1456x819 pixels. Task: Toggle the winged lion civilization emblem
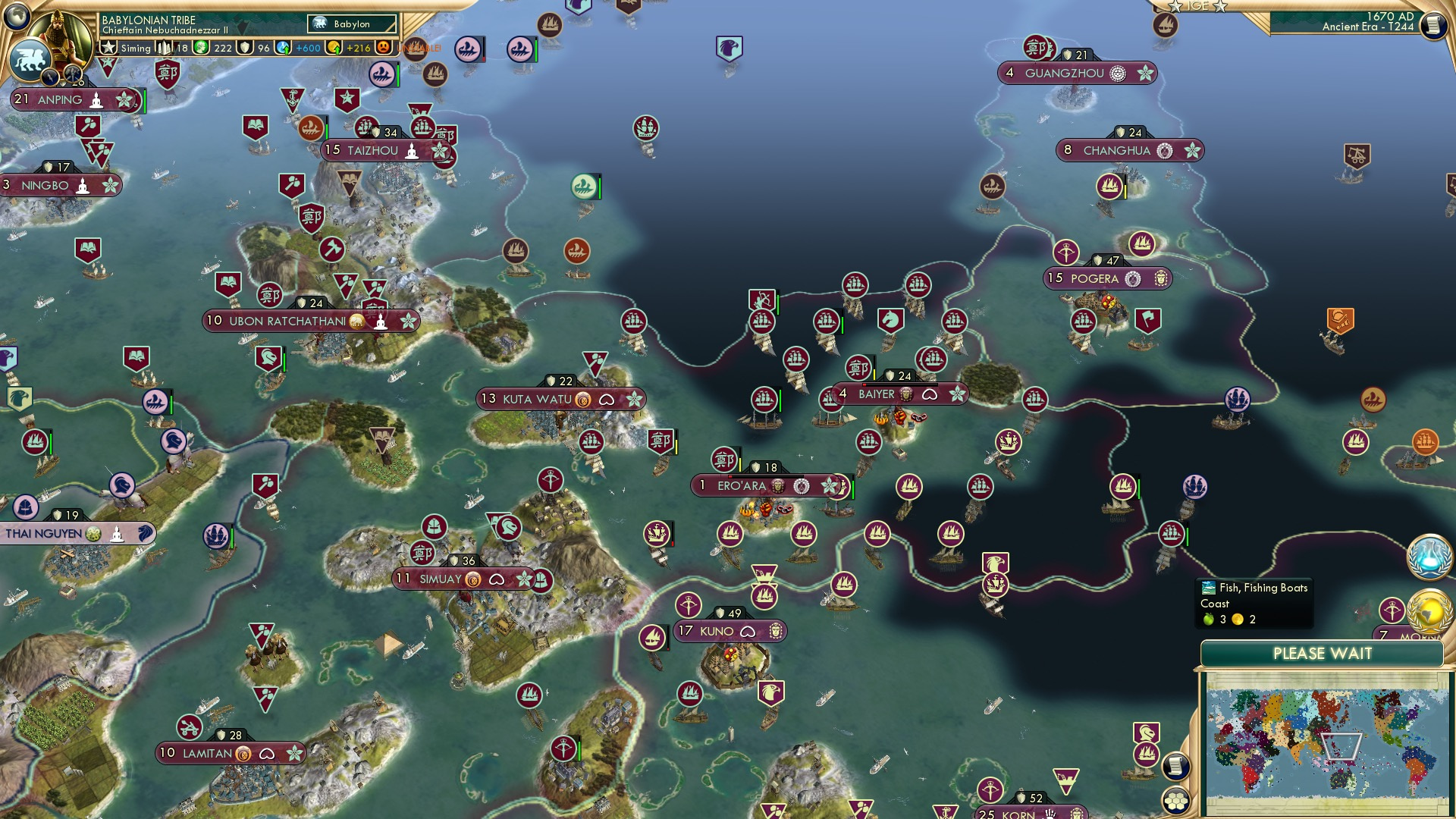pyautogui.click(x=31, y=61)
